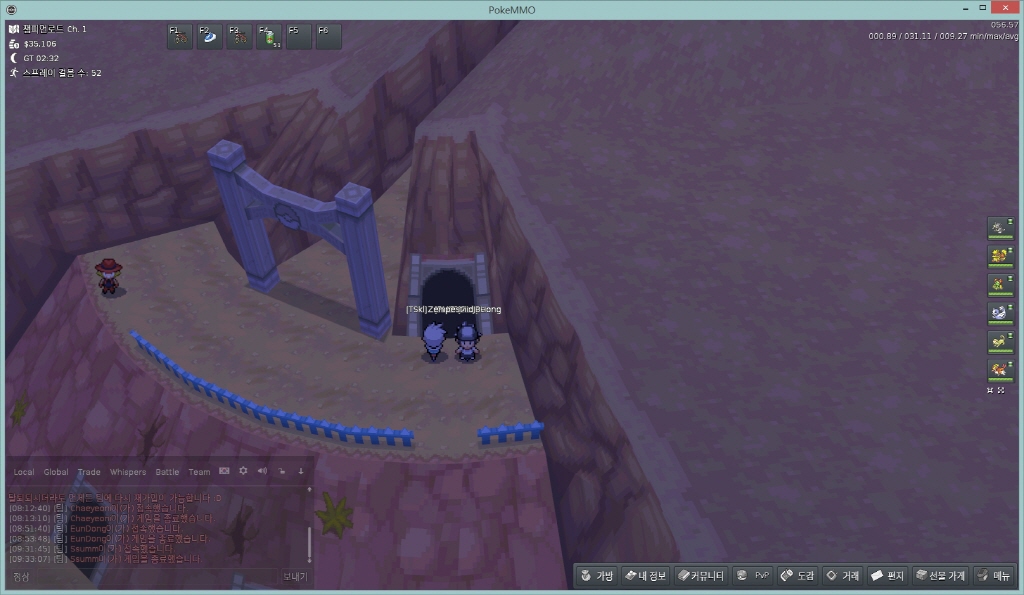Use the green repel can in F4 slot
This screenshot has height=595, width=1024.
(270, 37)
